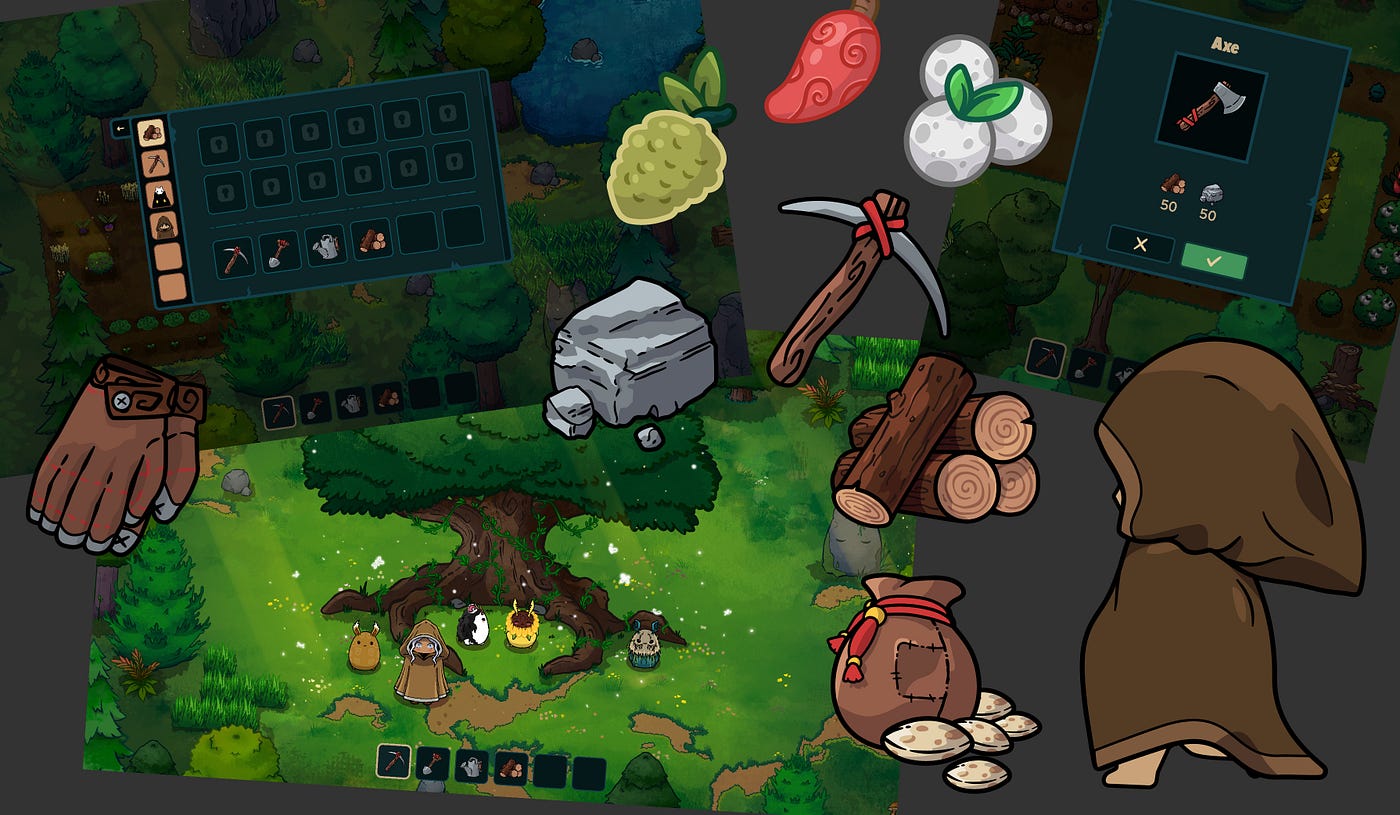Go back using the inventory panel's arrow button
The image size is (1400, 815).
click(x=122, y=129)
